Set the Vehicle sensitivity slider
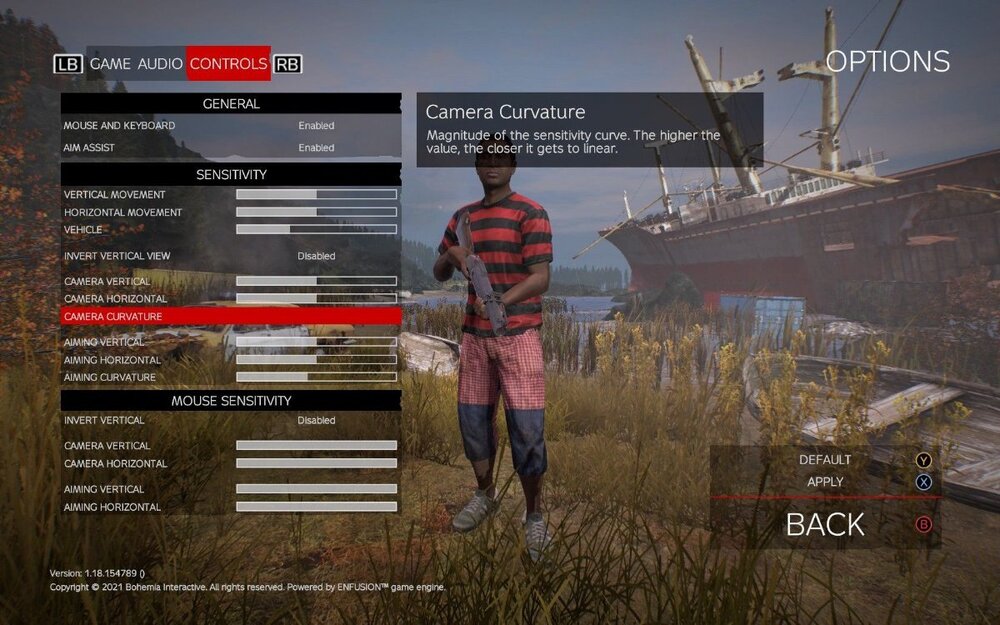The height and width of the screenshot is (625, 1000). [316, 230]
